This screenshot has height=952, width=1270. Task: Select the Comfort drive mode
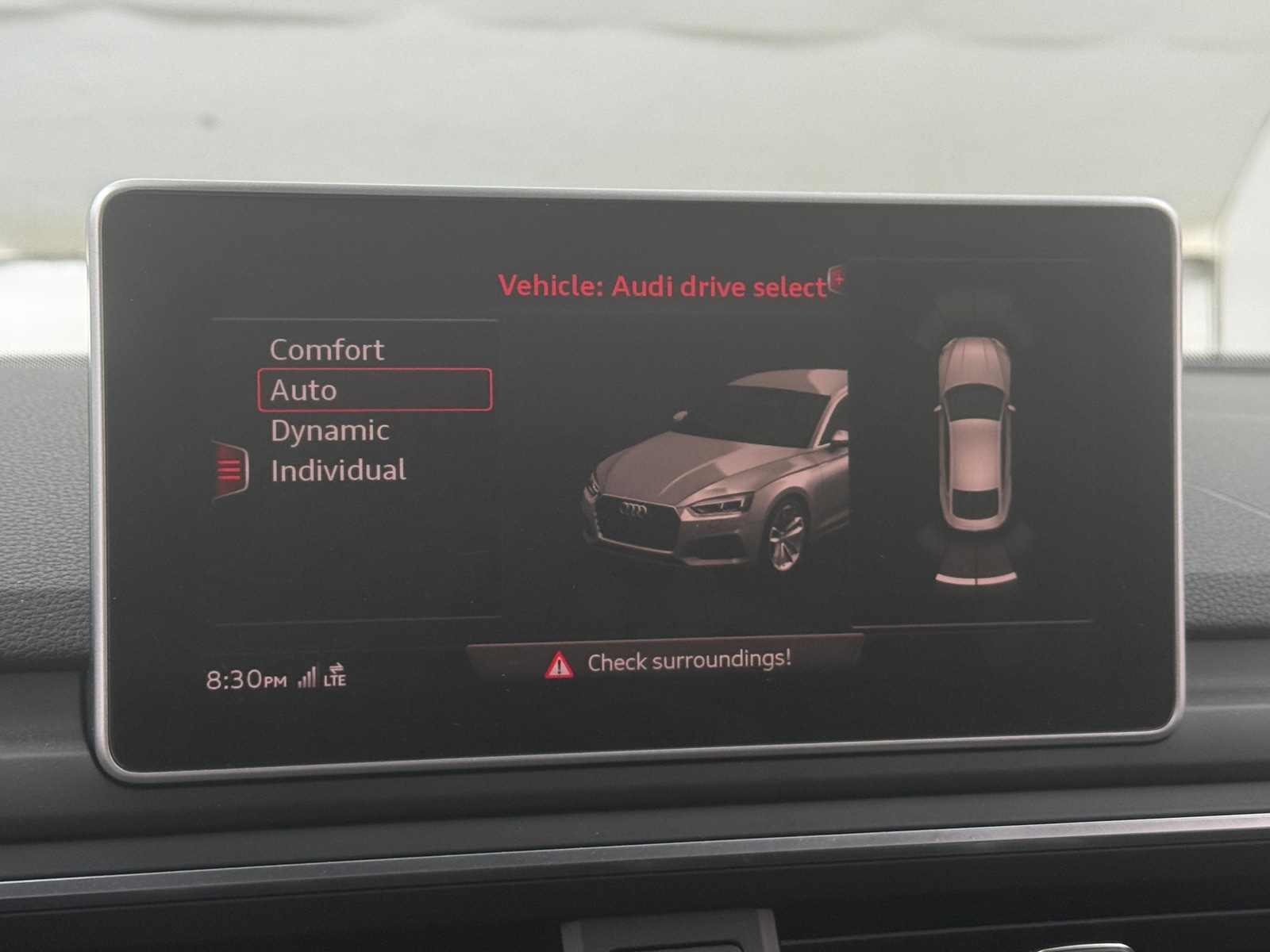pos(327,349)
